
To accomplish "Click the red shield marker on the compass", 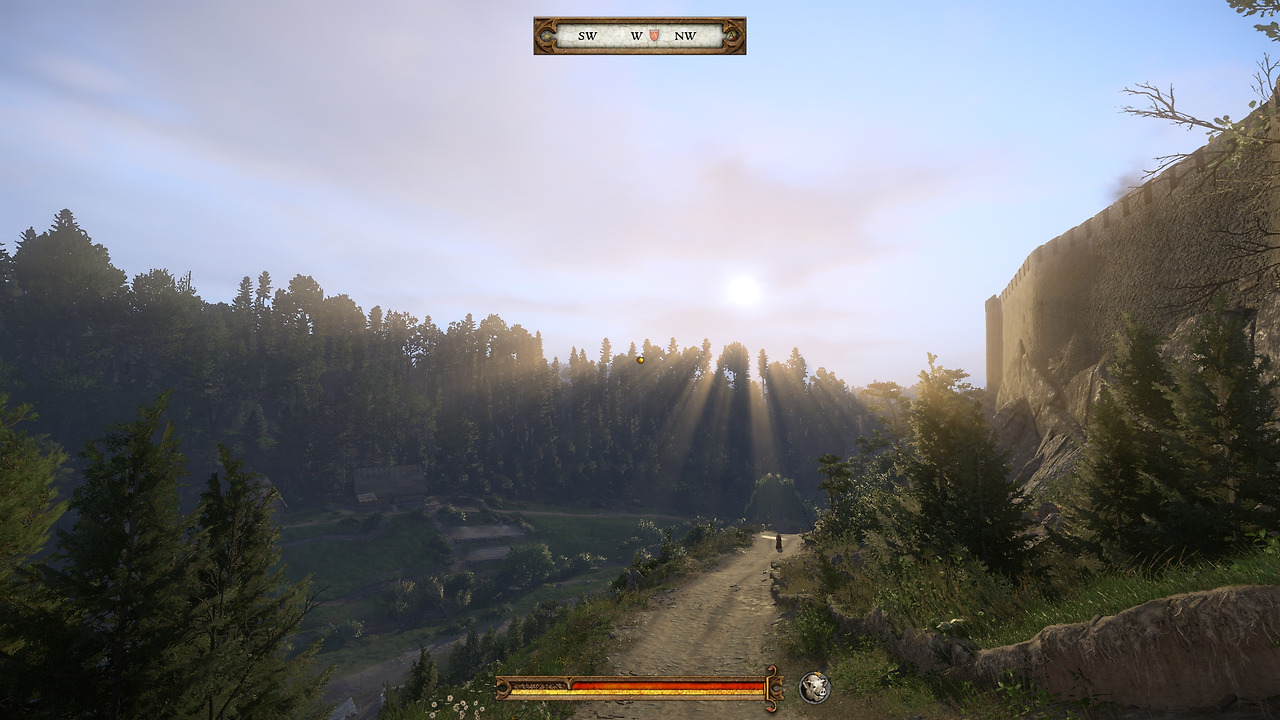I will (x=654, y=35).
